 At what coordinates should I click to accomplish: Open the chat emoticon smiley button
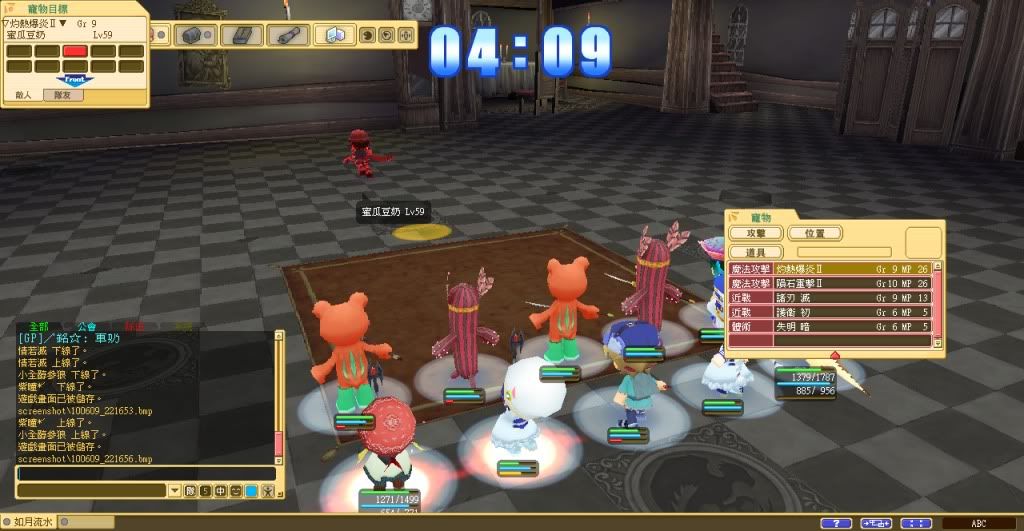236,491
